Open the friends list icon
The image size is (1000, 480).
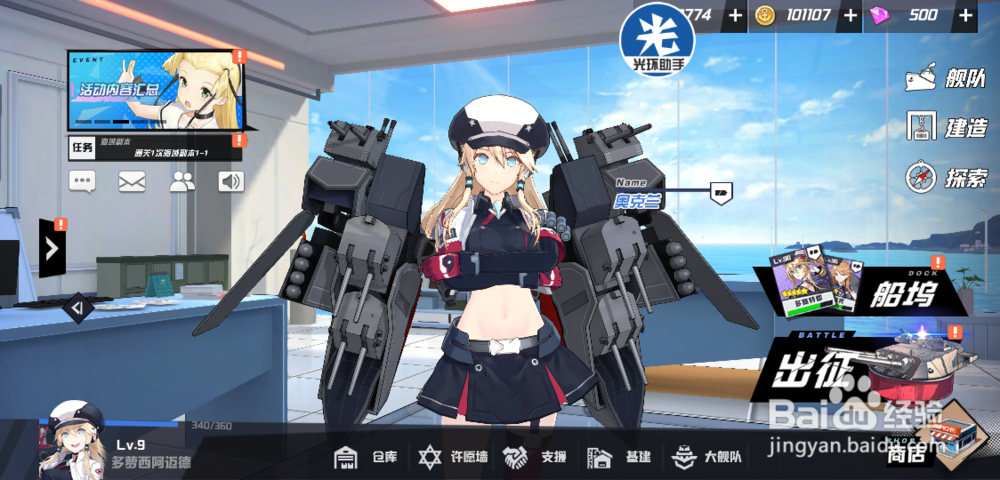[182, 181]
